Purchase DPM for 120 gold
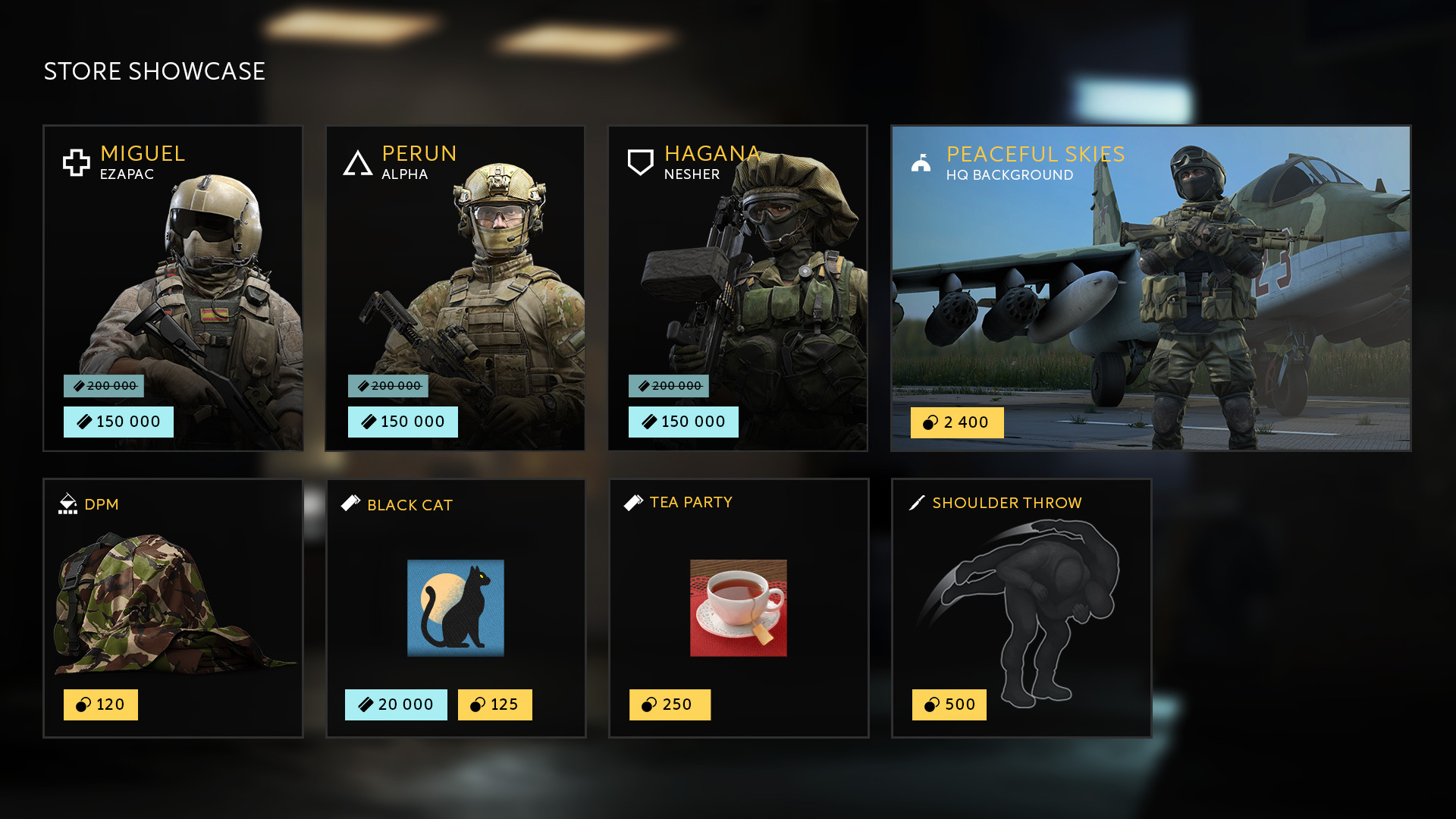Screen dimensions: 1456x819 tap(101, 704)
